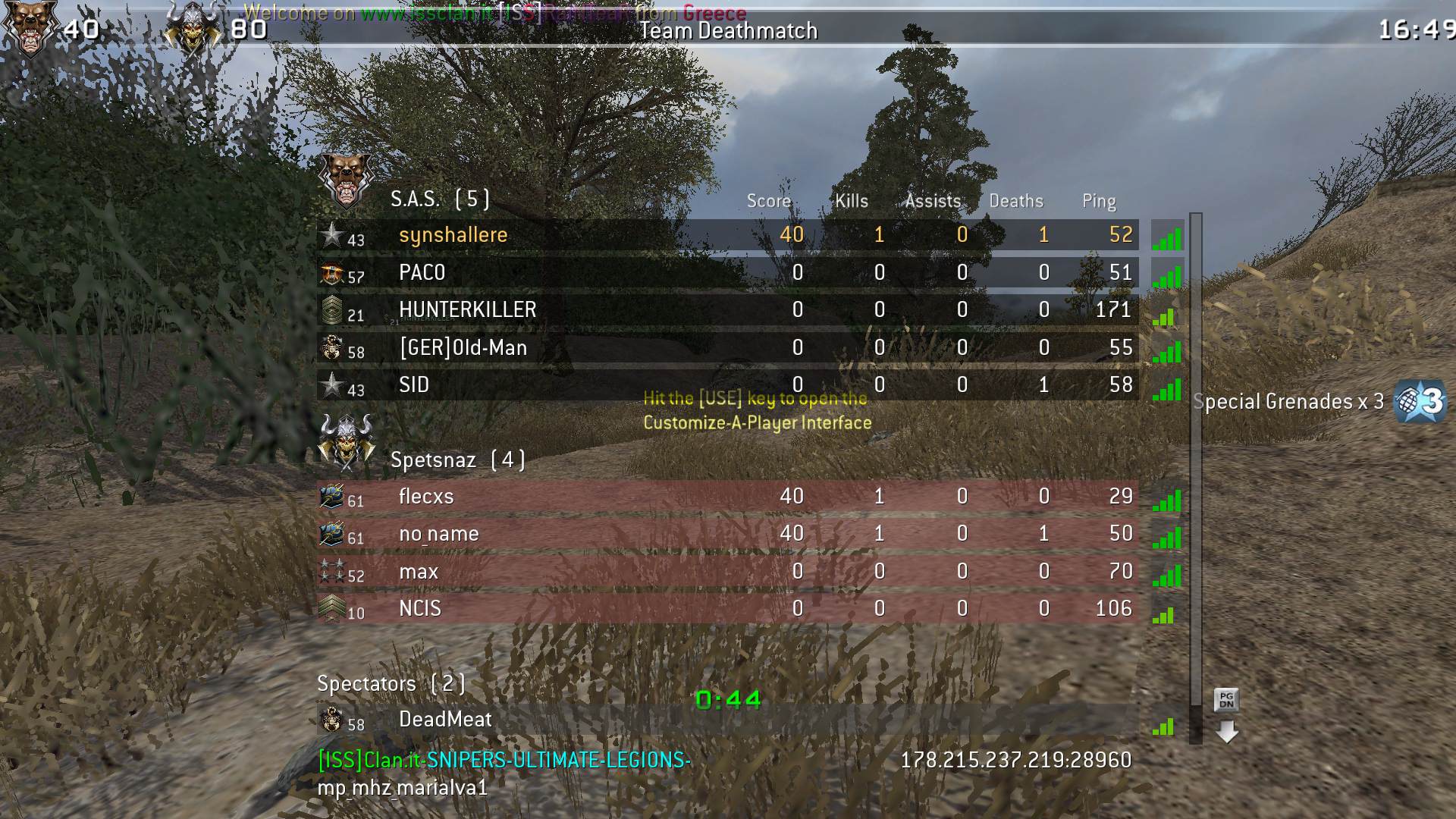This screenshot has height=819, width=1456.
Task: Select the player named max
Action: point(726,572)
